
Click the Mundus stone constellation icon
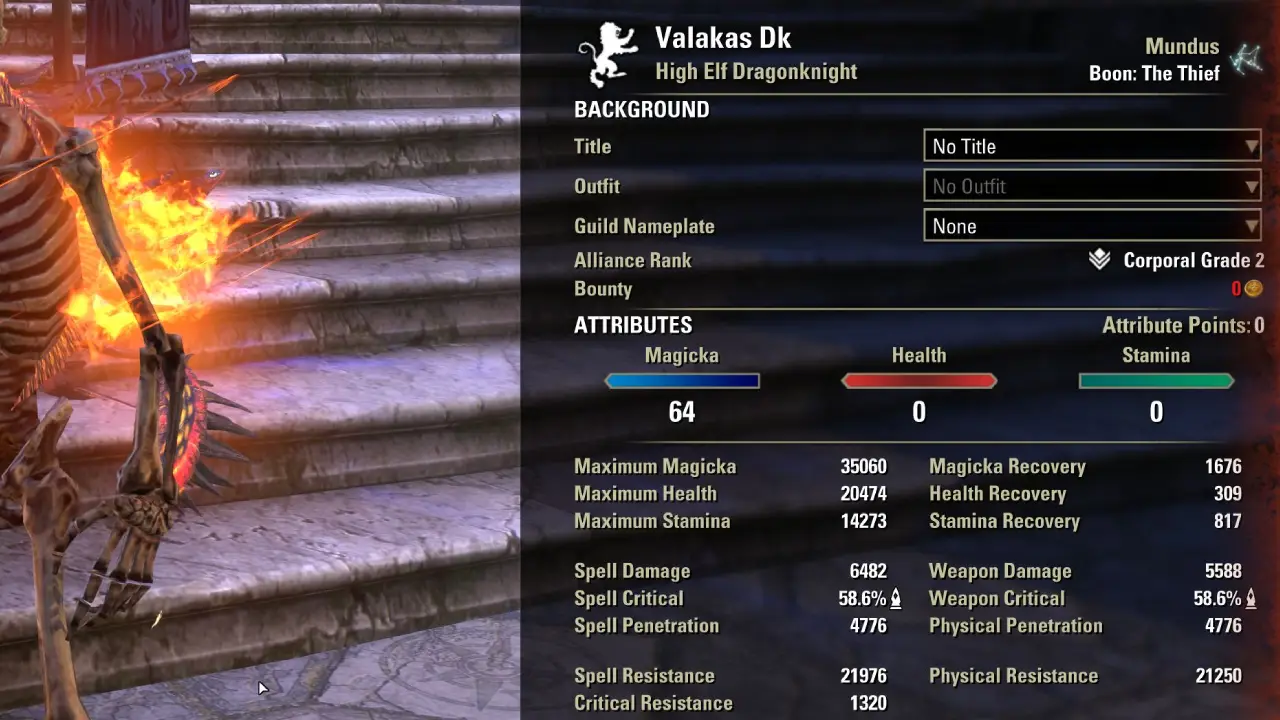[1246, 59]
